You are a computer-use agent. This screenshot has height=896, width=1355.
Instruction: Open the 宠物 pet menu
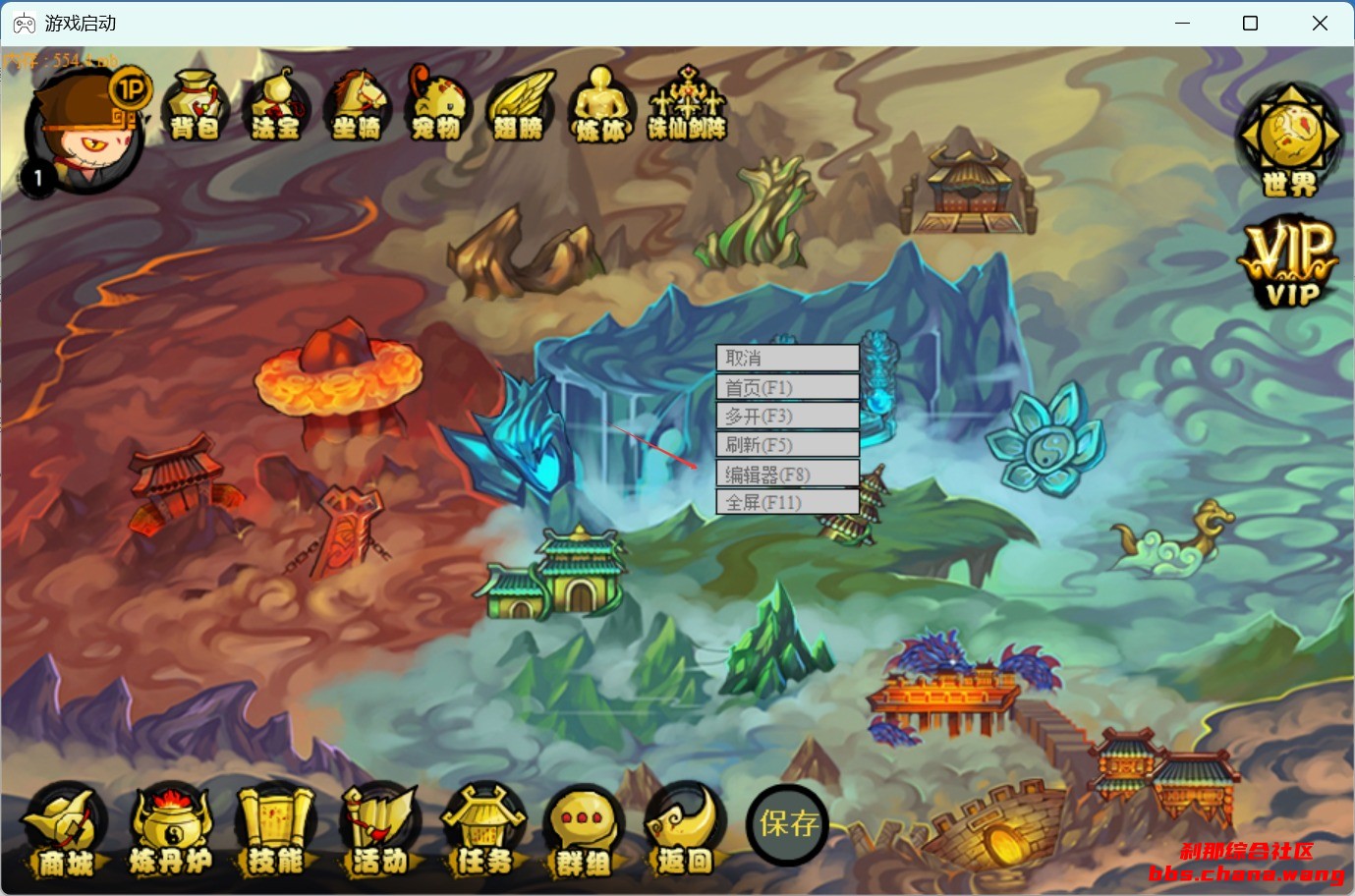pyautogui.click(x=437, y=105)
